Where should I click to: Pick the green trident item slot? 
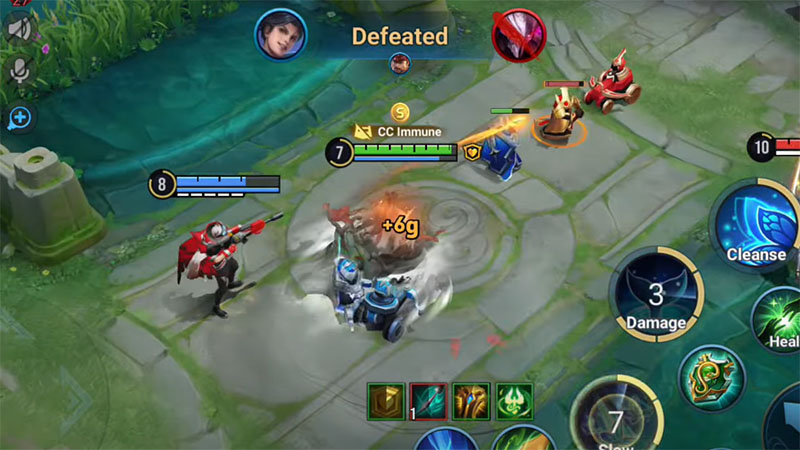pyautogui.click(x=514, y=400)
